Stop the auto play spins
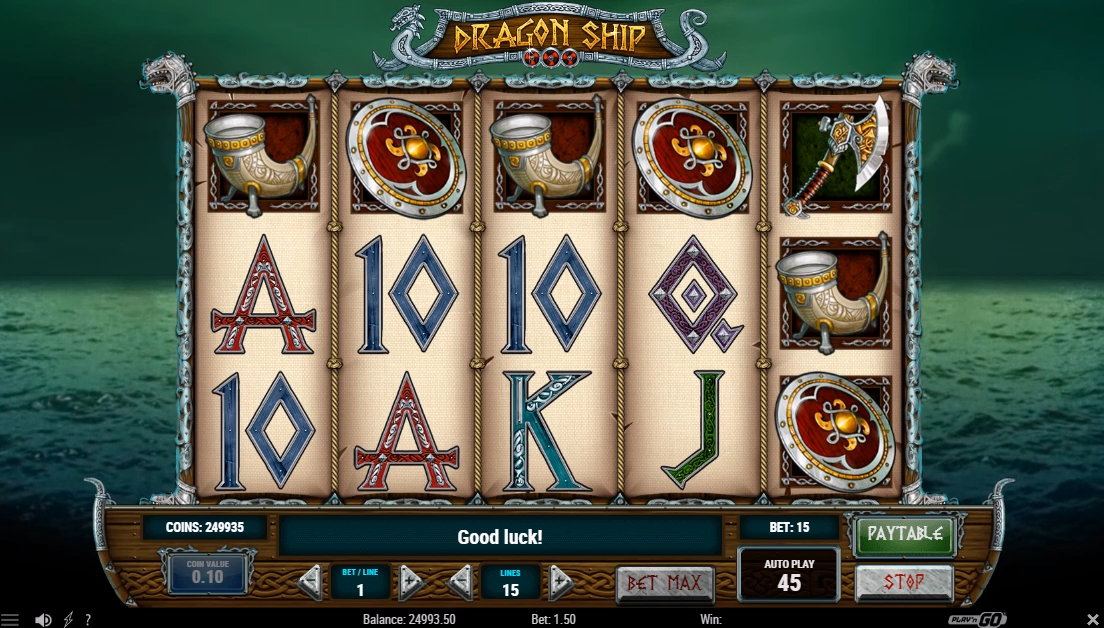Image resolution: width=1104 pixels, height=628 pixels. click(x=904, y=581)
